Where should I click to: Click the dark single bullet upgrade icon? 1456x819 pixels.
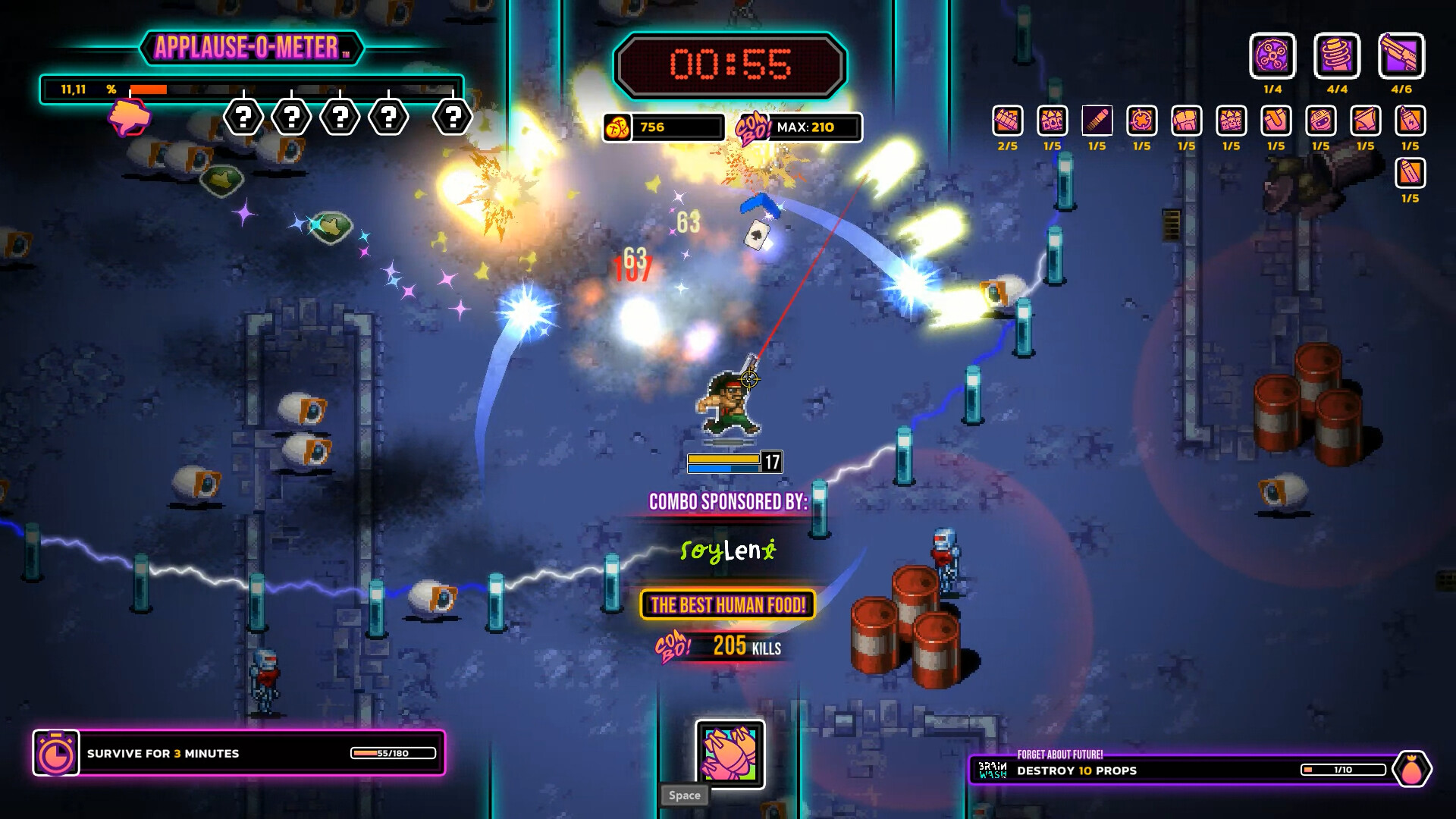(1097, 121)
